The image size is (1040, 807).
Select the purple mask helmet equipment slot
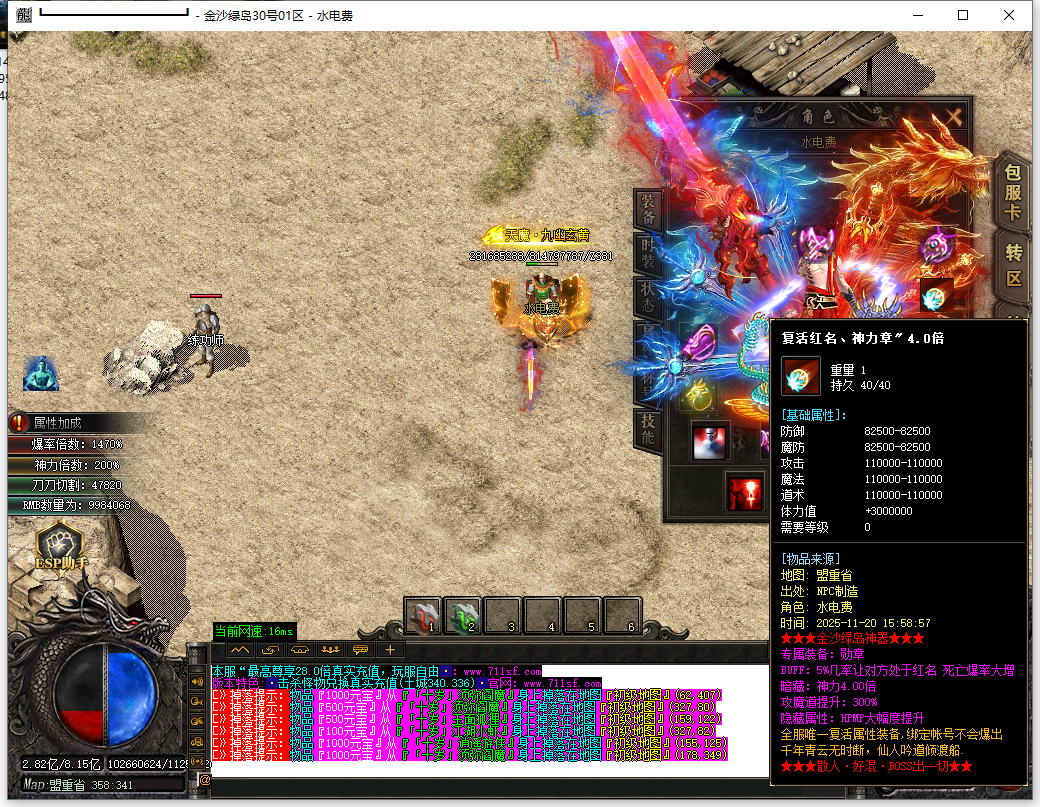(x=937, y=245)
